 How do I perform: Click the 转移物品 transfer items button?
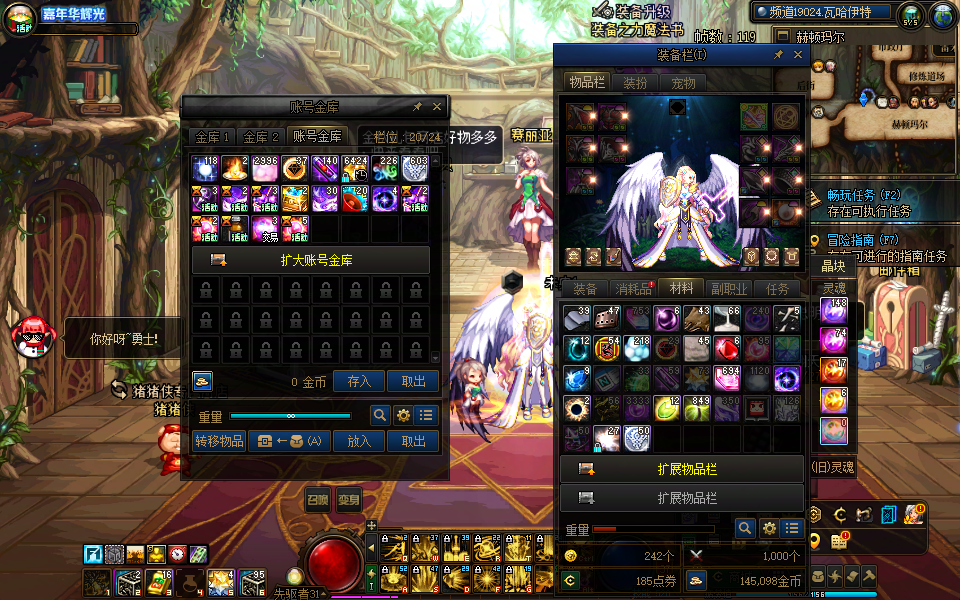219,441
